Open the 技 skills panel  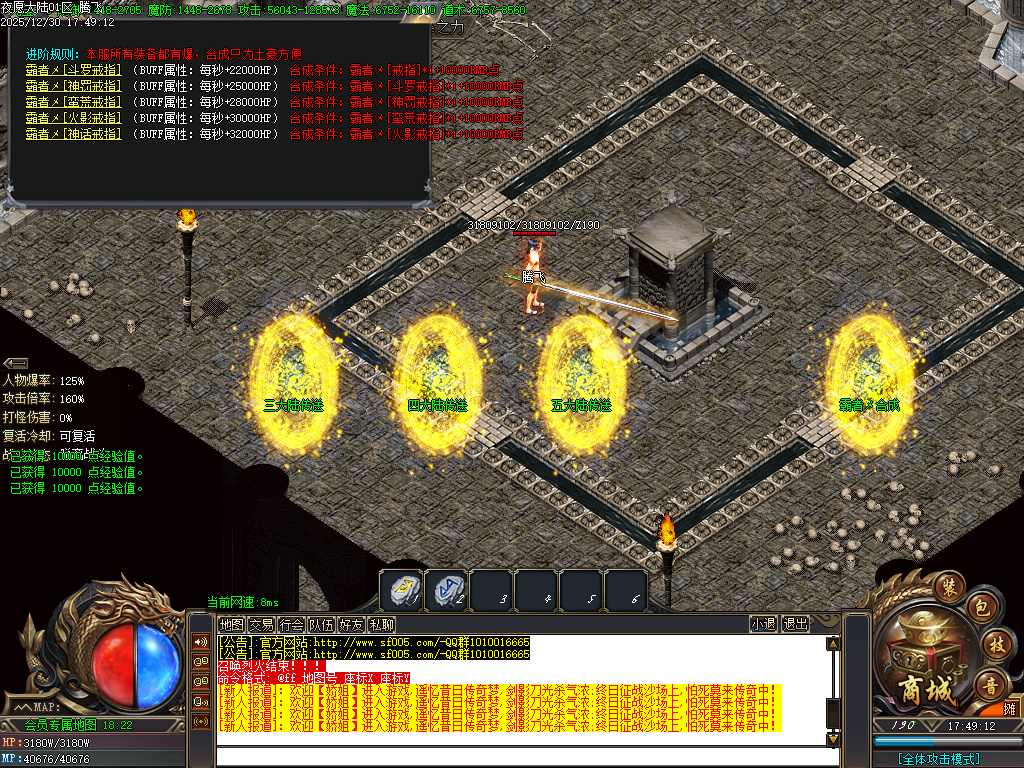click(996, 643)
